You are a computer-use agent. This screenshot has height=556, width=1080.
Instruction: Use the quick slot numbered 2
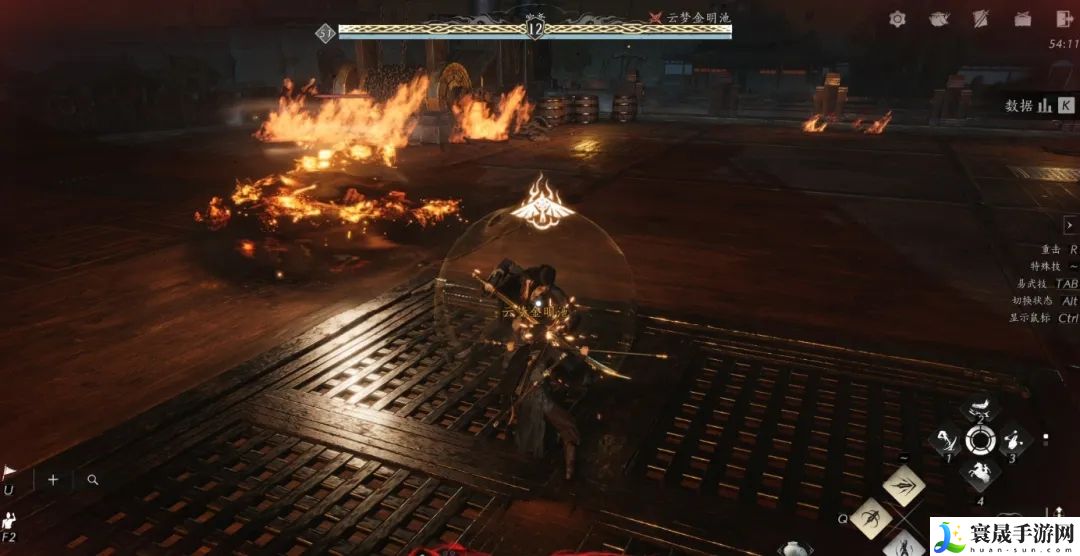click(979, 408)
